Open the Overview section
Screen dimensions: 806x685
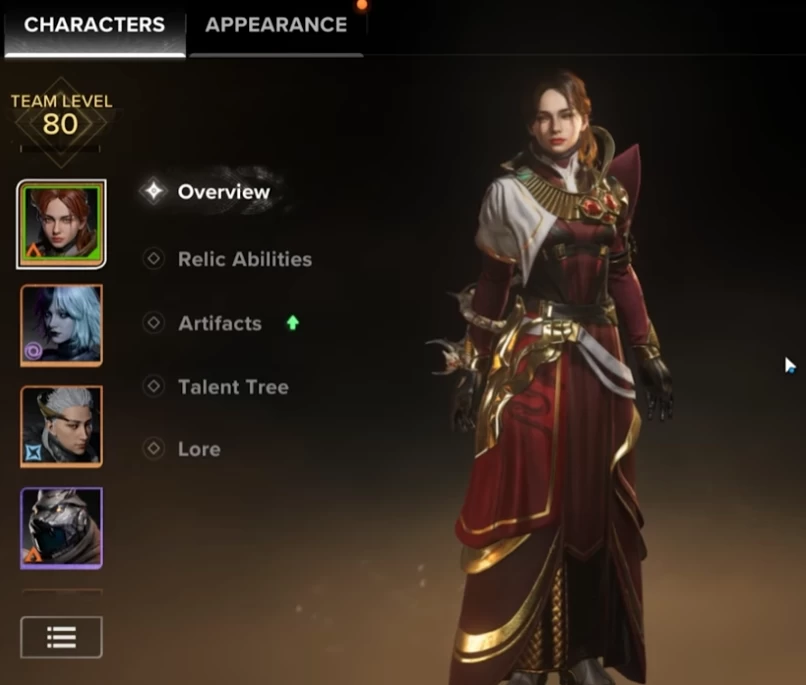tap(223, 192)
